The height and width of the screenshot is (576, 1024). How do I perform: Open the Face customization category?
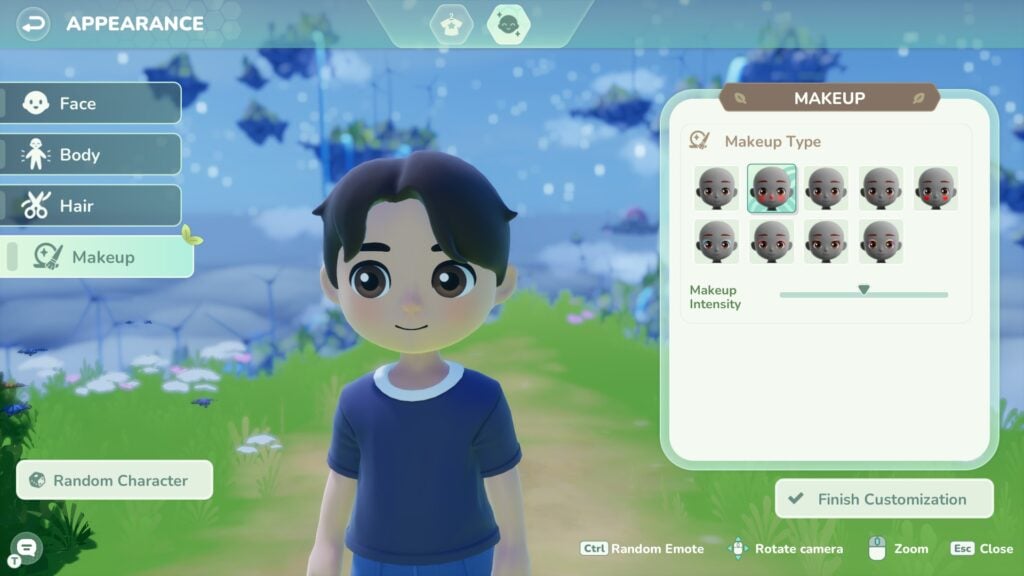[x=92, y=103]
